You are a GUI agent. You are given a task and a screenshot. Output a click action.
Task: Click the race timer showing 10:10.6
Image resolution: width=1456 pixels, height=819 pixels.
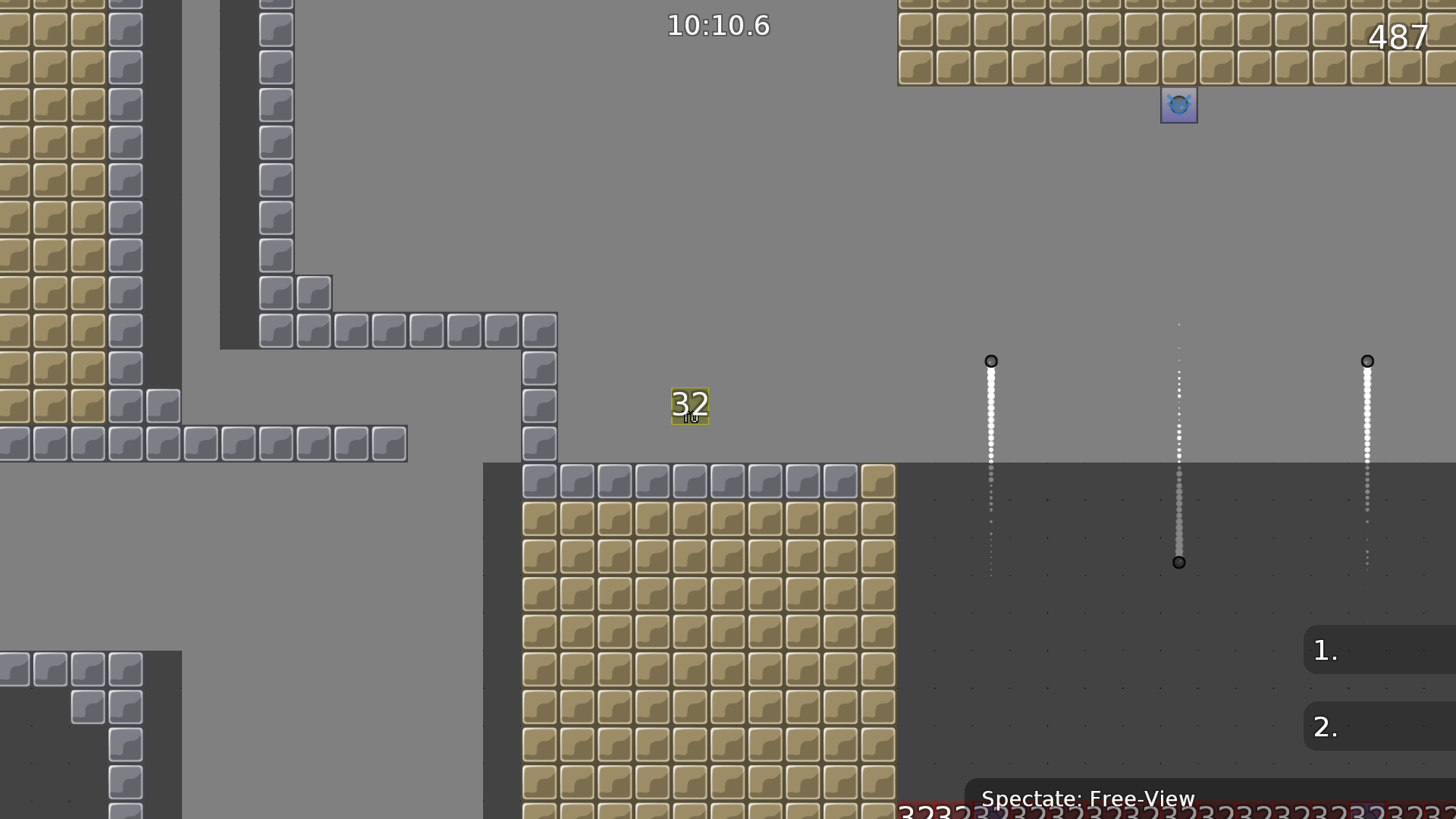pyautogui.click(x=717, y=25)
